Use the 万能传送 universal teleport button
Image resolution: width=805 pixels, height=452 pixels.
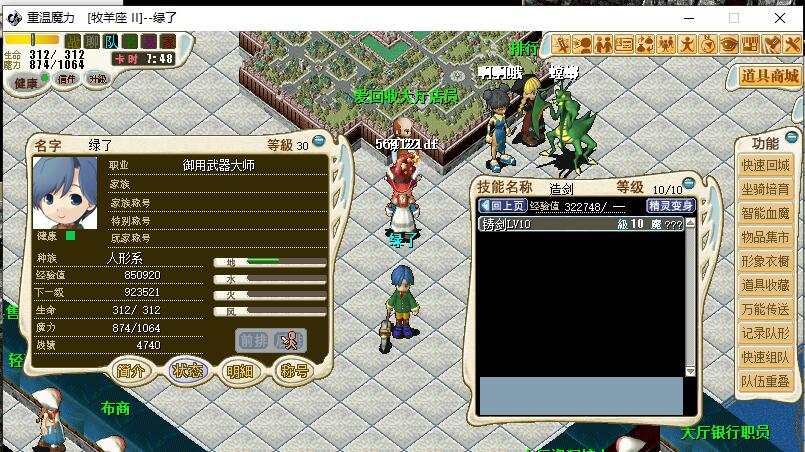point(765,309)
